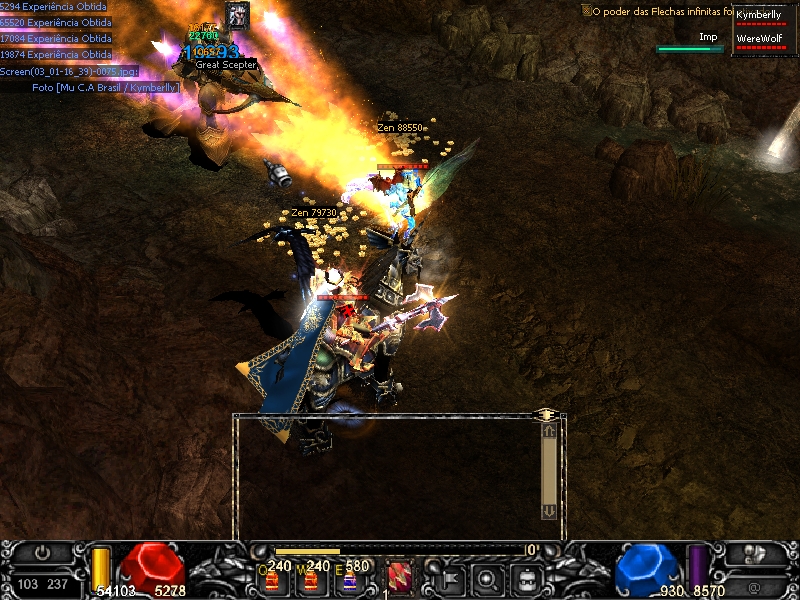Screen dimensions: 800x600
Task: Click the chat window resize handle
Action: (546, 413)
